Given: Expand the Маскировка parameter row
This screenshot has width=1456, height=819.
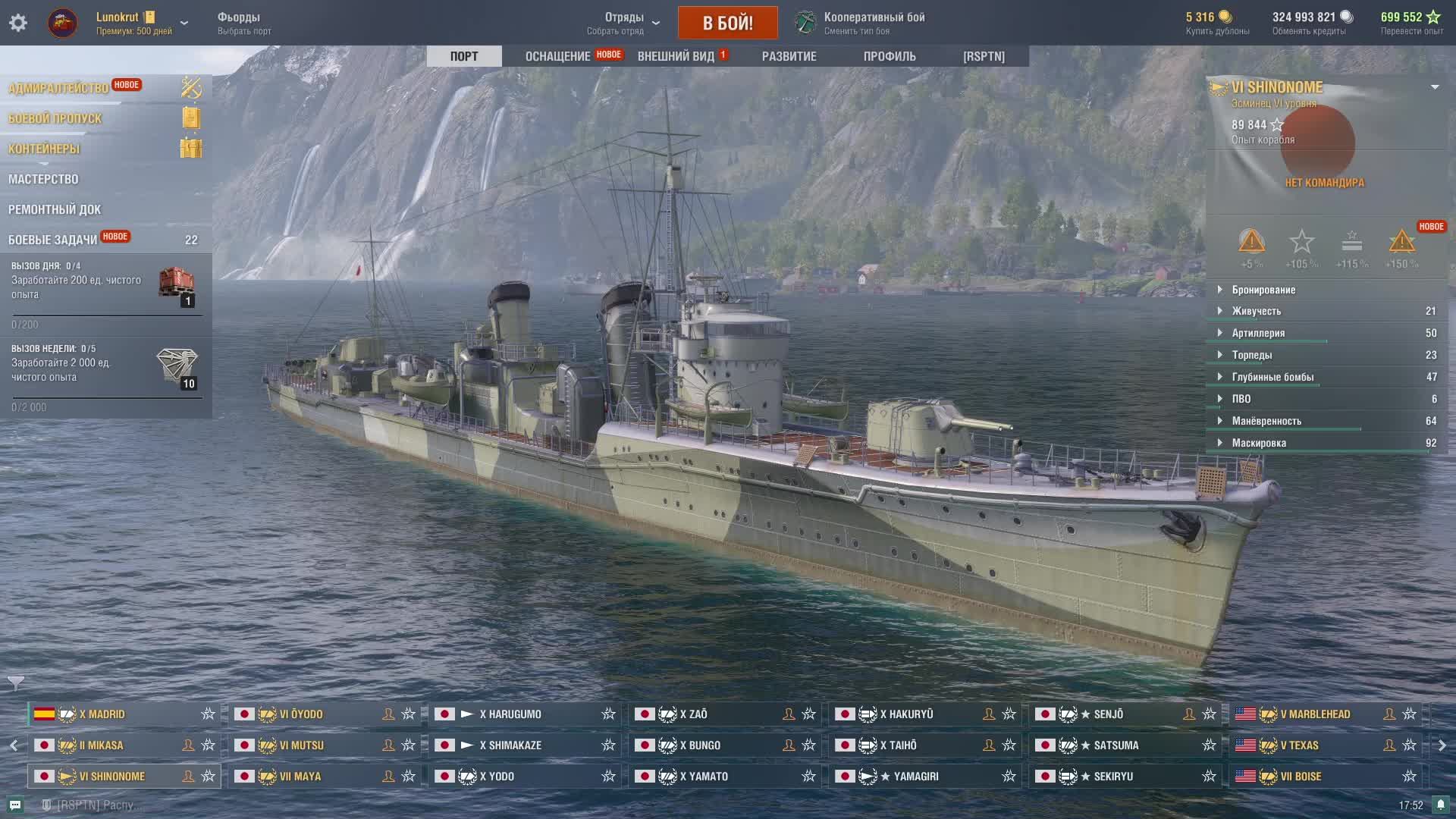Looking at the screenshot, I should (x=1259, y=443).
